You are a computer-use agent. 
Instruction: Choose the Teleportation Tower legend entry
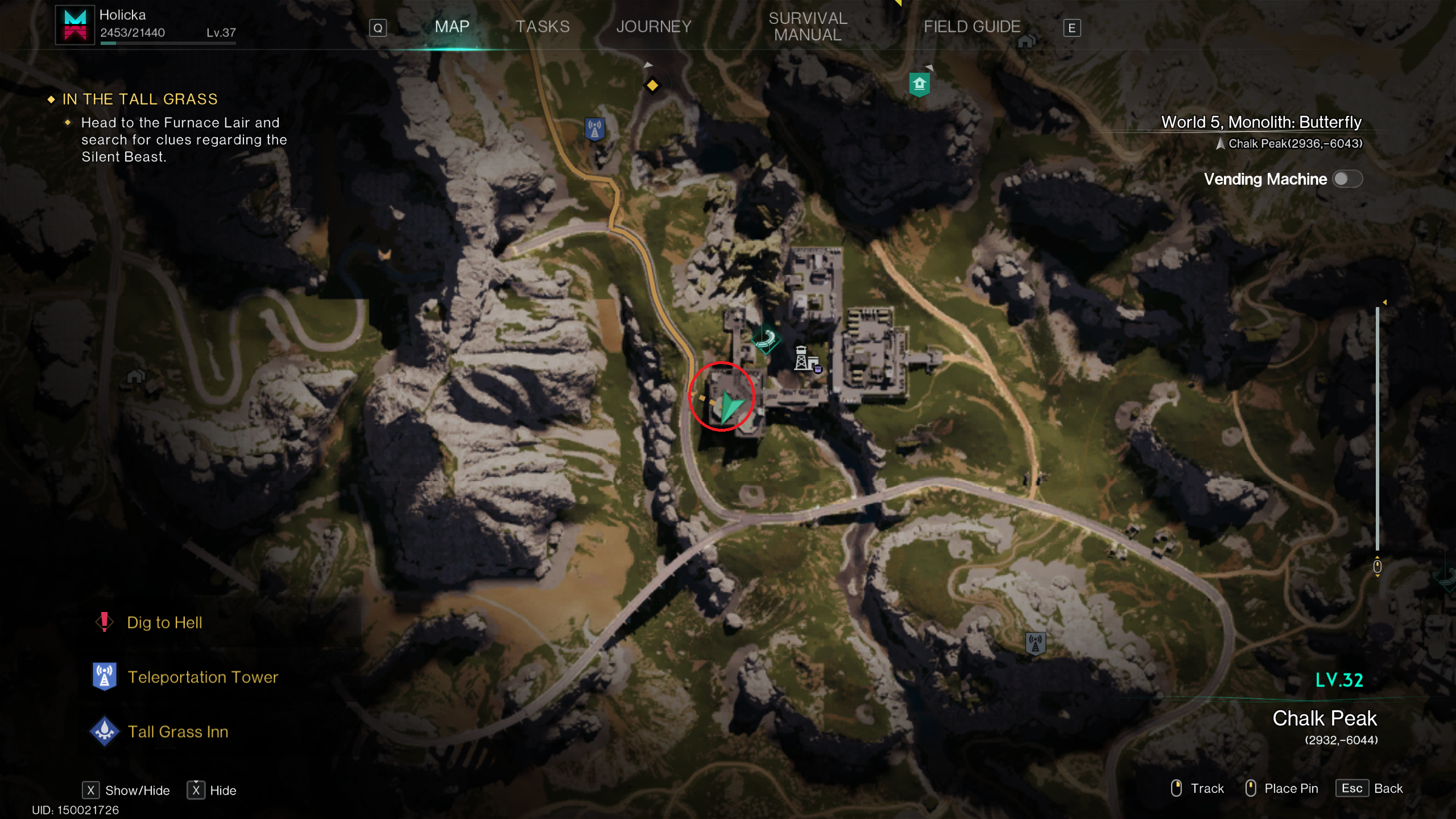(x=202, y=677)
